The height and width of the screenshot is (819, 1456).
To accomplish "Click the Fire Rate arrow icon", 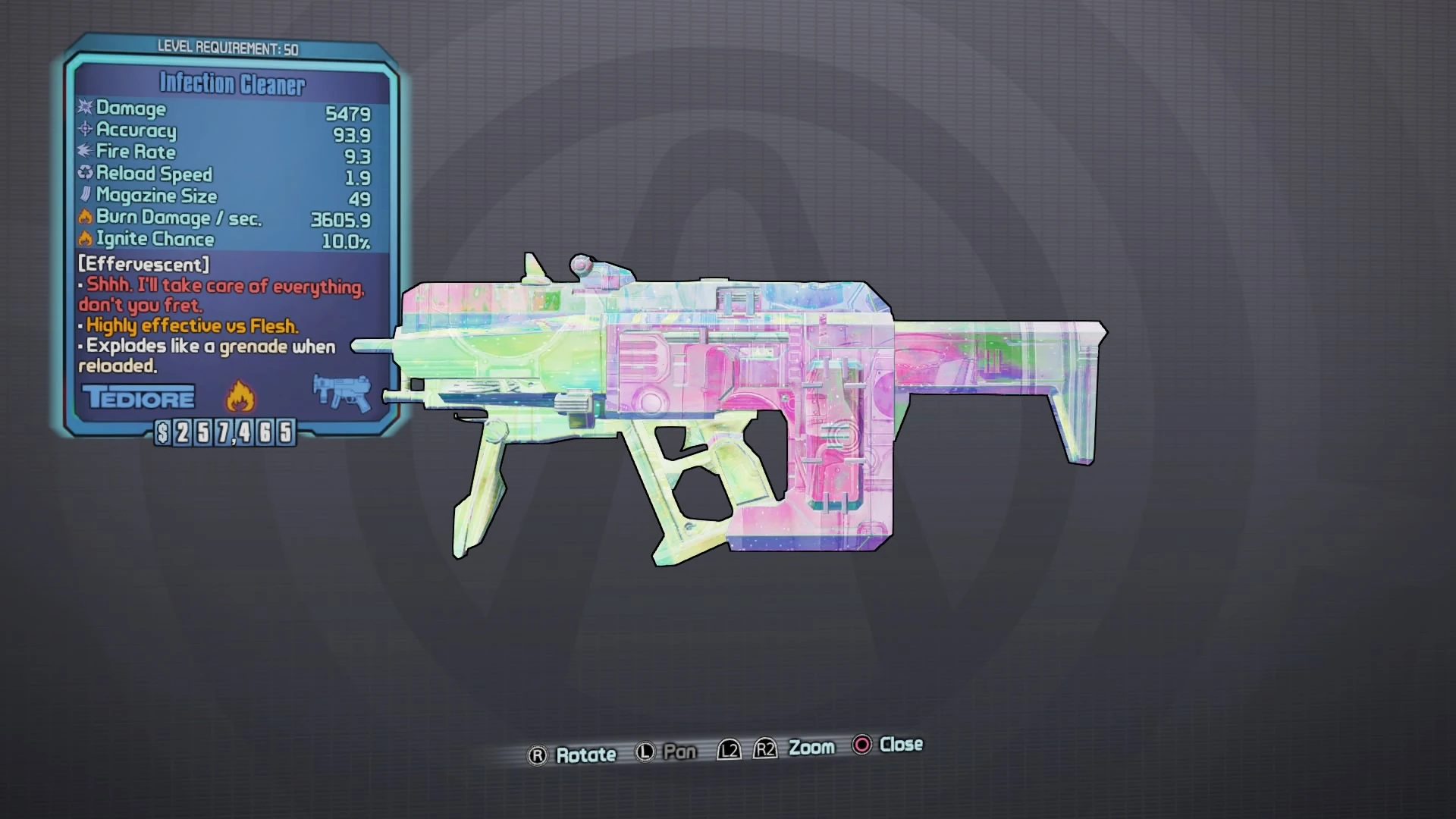I will tap(83, 152).
